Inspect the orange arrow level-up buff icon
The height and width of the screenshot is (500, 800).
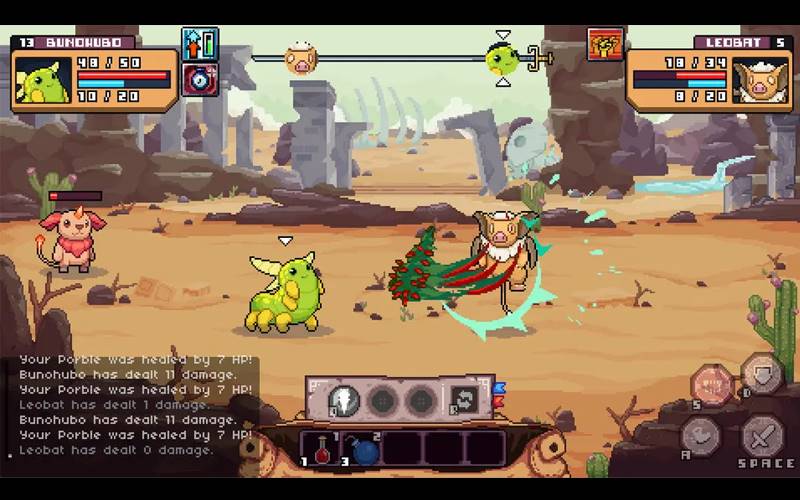pos(200,44)
